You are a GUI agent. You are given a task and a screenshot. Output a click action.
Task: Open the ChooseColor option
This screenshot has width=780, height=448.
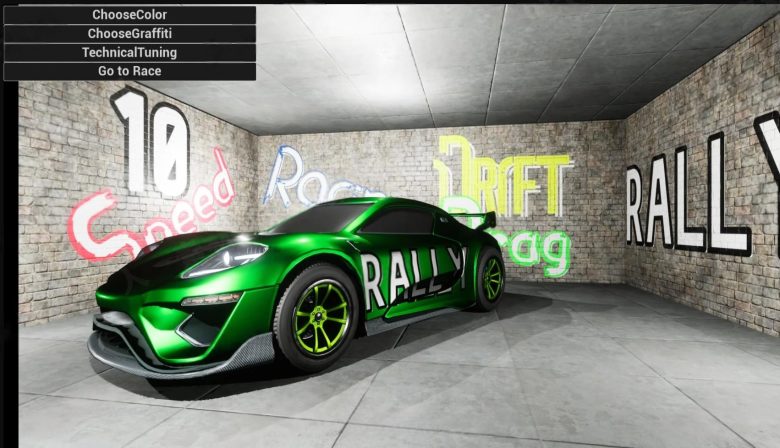tap(130, 15)
